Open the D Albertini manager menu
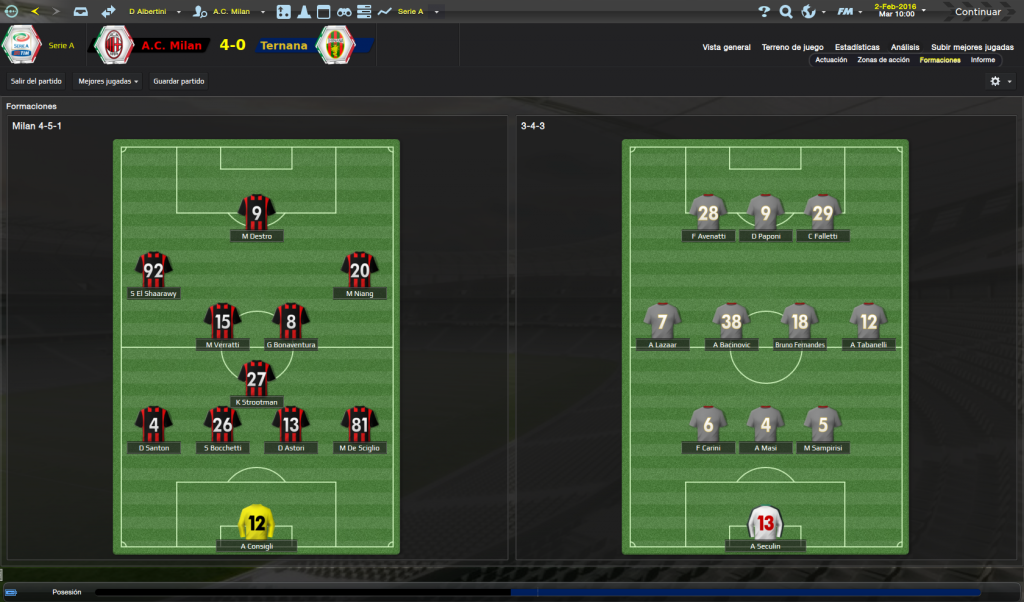The height and width of the screenshot is (602, 1024). click(155, 12)
